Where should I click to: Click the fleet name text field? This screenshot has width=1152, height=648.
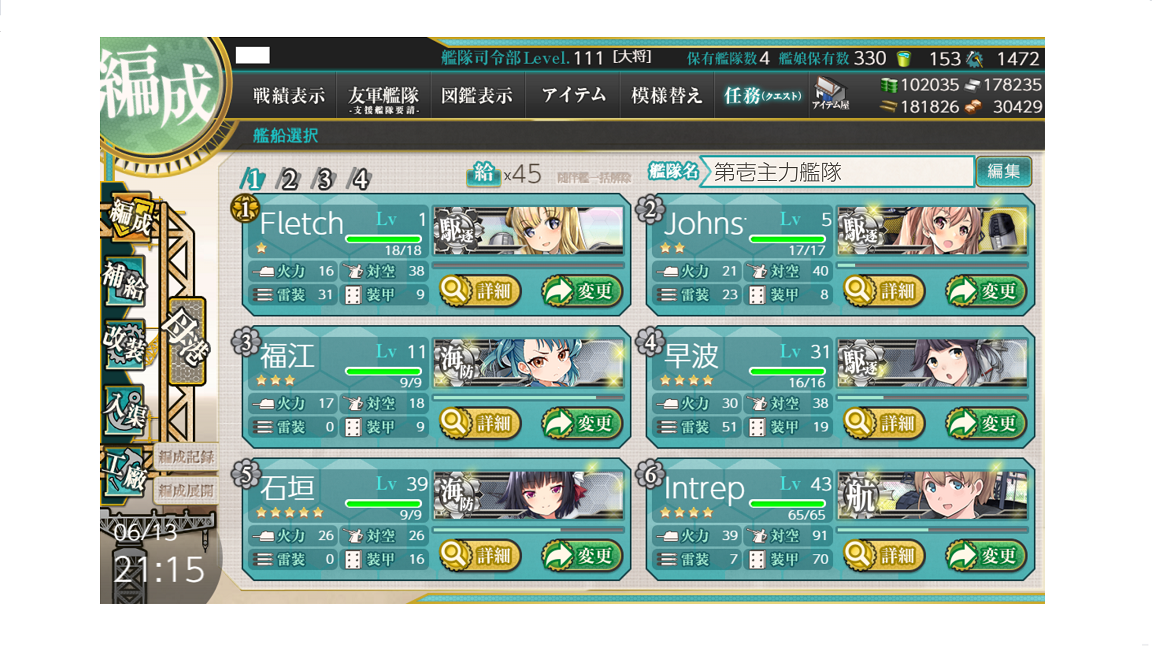[838, 172]
